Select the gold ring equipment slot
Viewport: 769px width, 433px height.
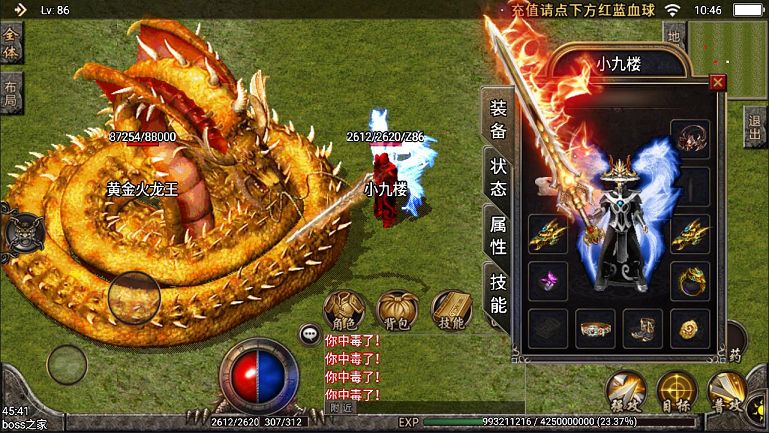(690, 281)
